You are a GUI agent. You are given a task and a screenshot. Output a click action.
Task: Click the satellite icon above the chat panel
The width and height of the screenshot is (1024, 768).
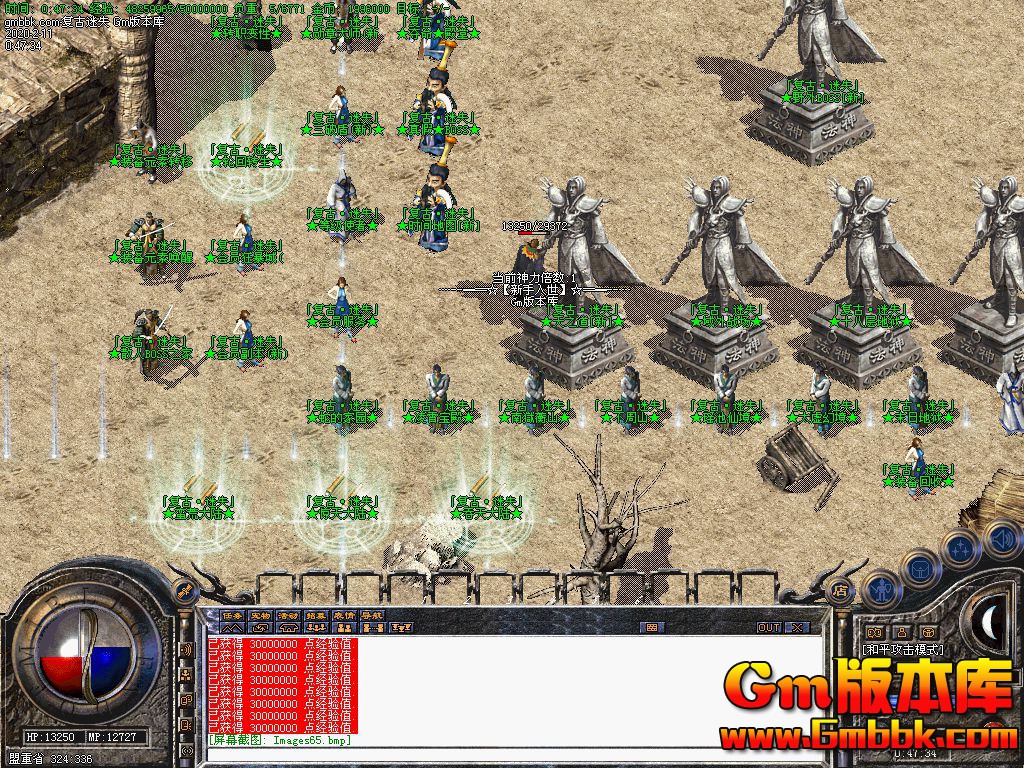click(x=183, y=592)
